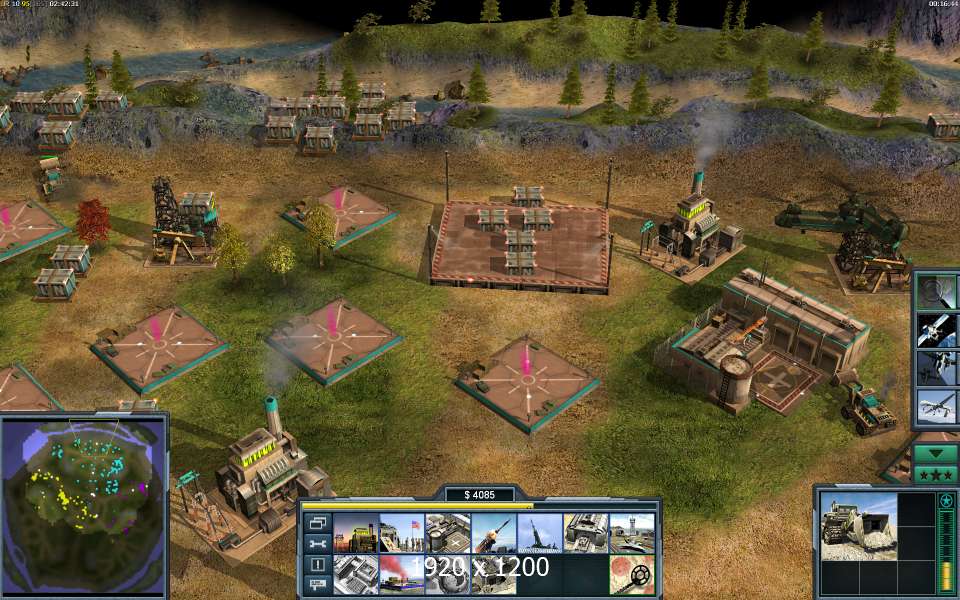Click the battlefield minimap
Viewport: 960px width, 600px height.
pyautogui.click(x=83, y=503)
